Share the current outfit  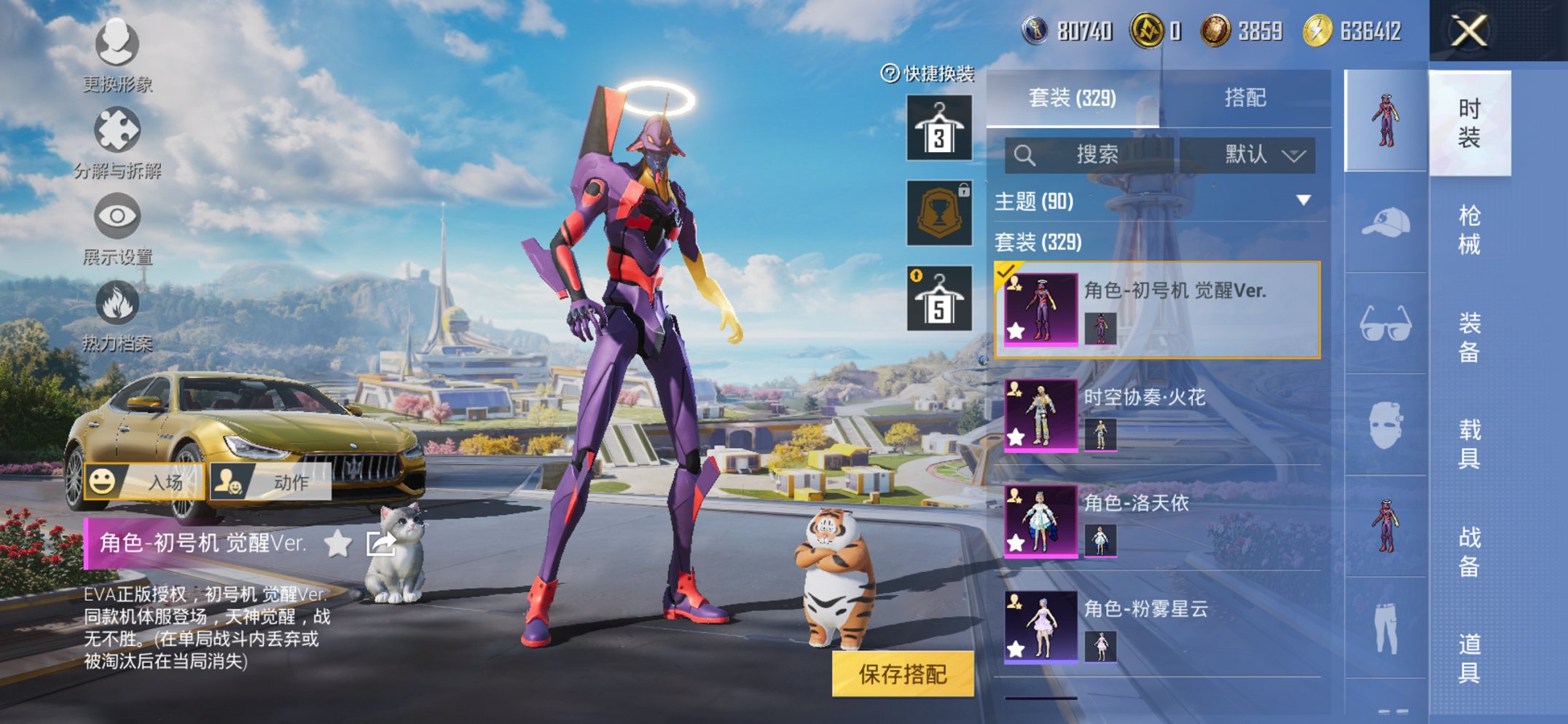pos(381,543)
